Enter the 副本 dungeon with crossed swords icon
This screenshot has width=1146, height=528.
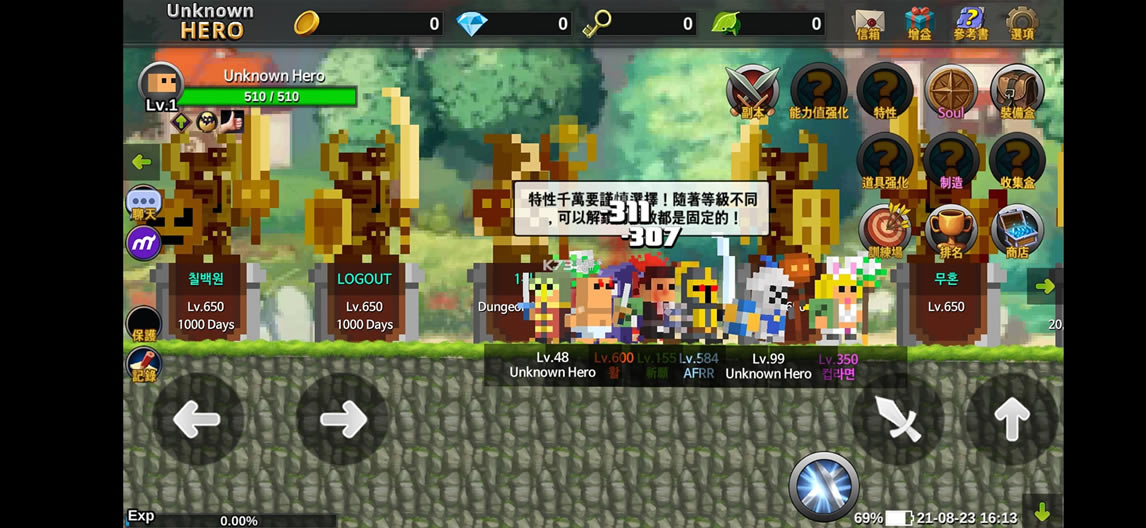[752, 91]
